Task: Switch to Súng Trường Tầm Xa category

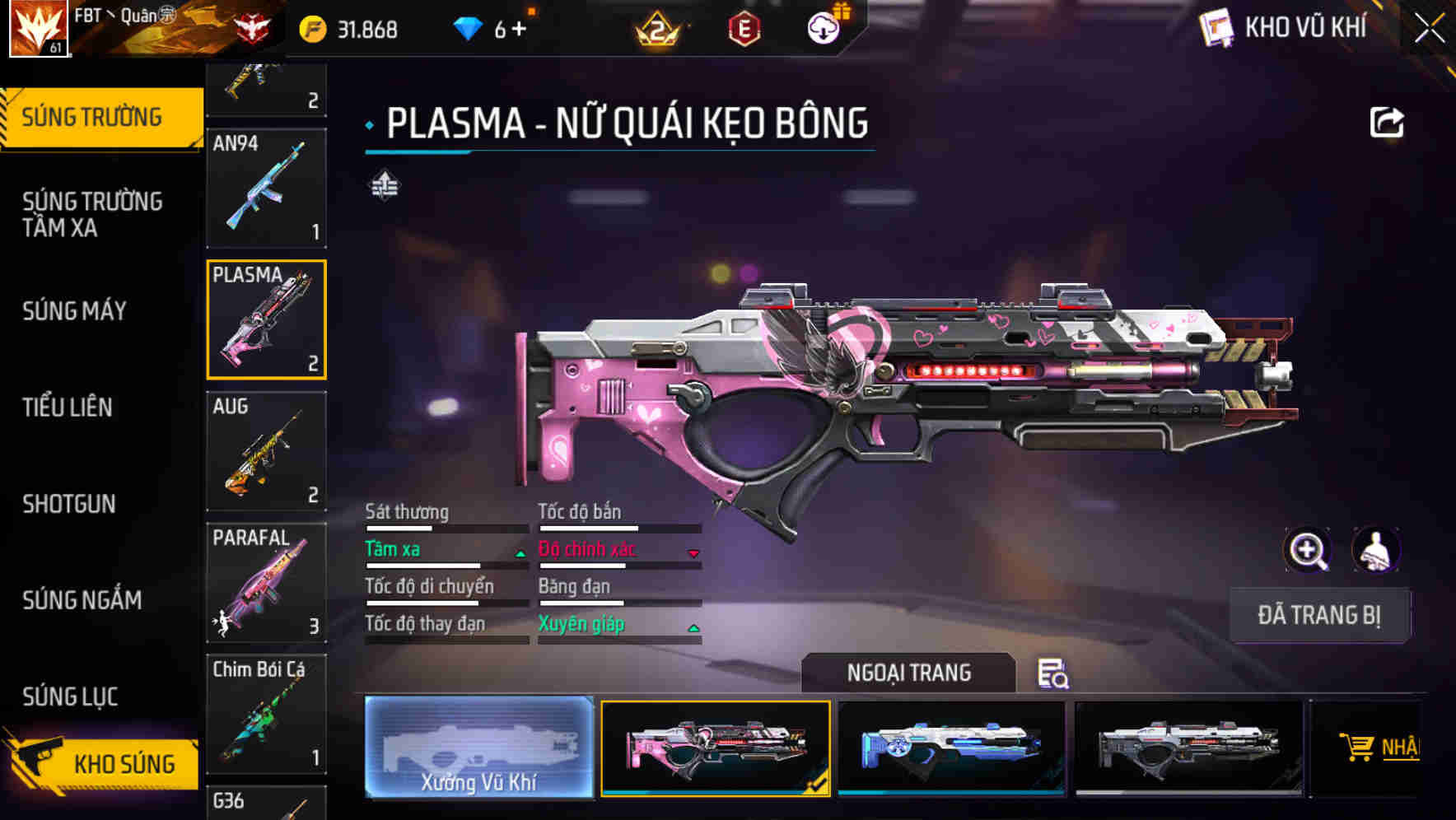Action: tap(92, 214)
